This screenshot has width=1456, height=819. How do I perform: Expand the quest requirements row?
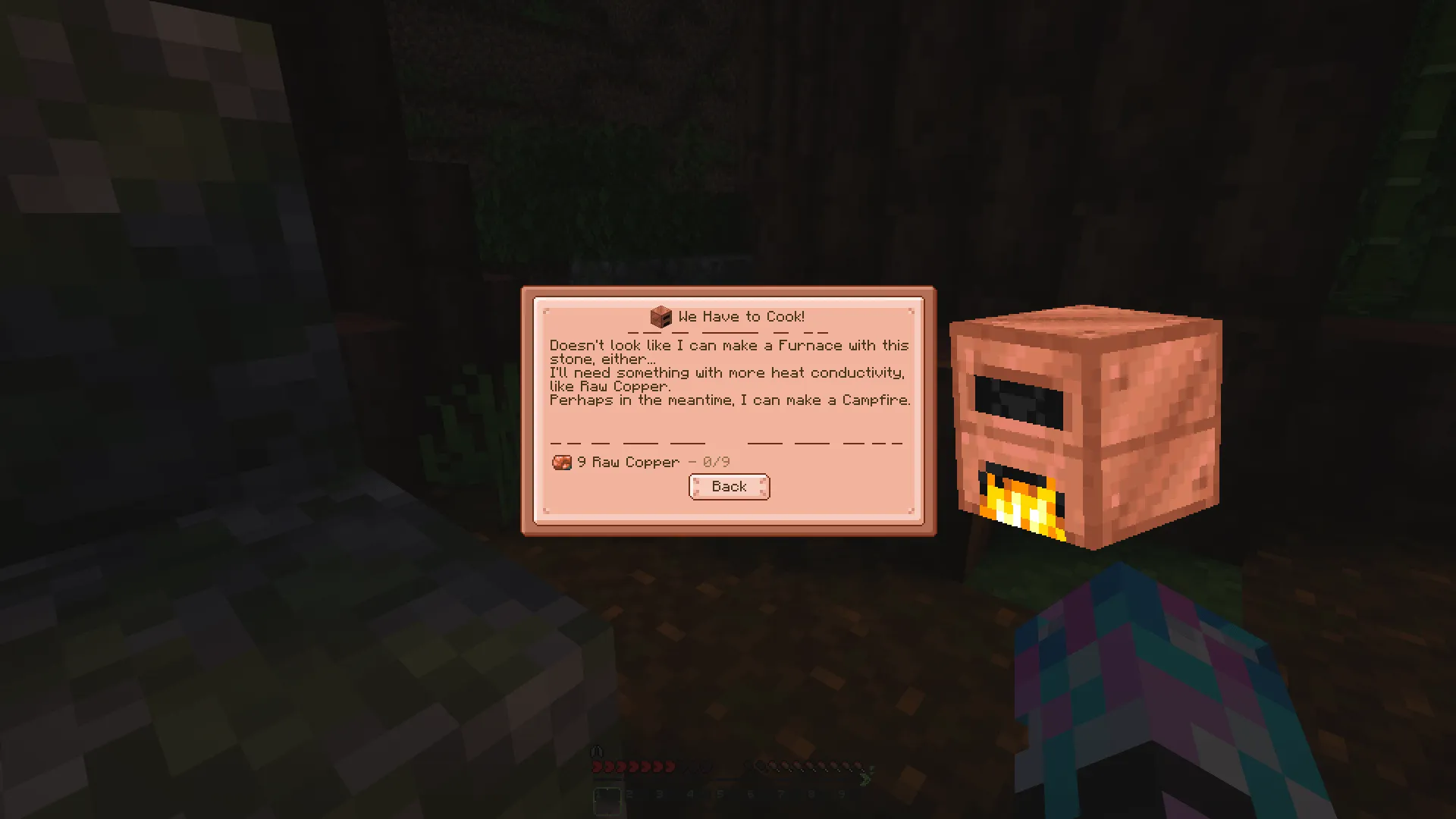(x=642, y=463)
